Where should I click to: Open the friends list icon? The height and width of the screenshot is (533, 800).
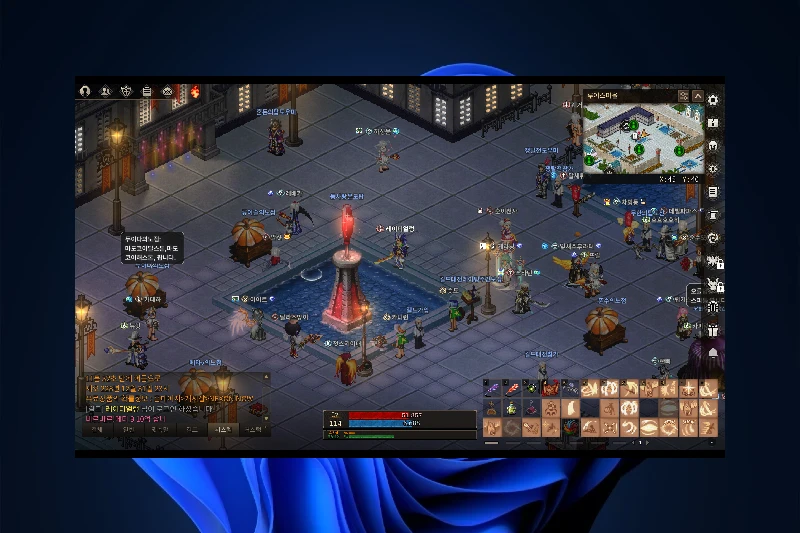pos(106,91)
